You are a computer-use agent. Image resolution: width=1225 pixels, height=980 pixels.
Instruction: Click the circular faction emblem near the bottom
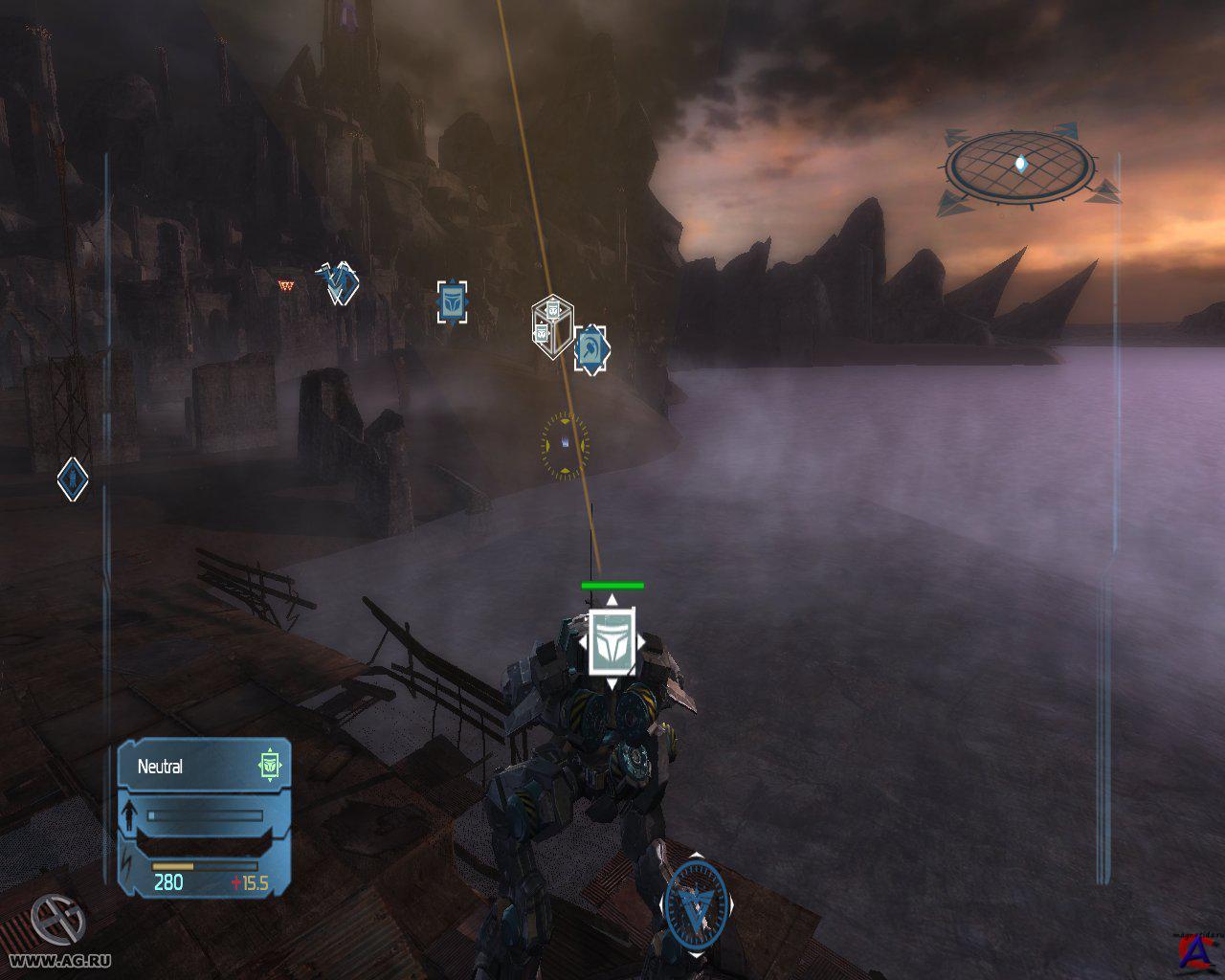(x=695, y=902)
